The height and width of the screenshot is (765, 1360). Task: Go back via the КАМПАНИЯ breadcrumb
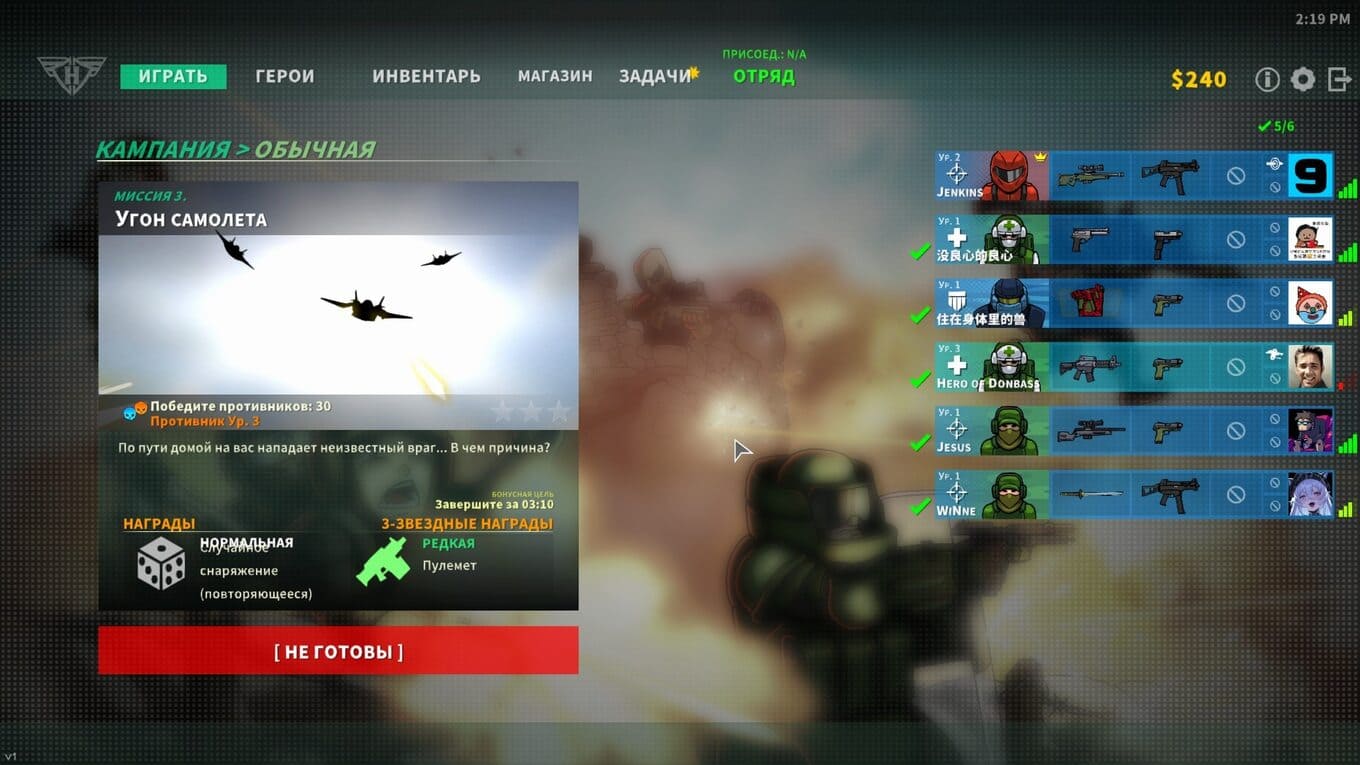coord(163,150)
